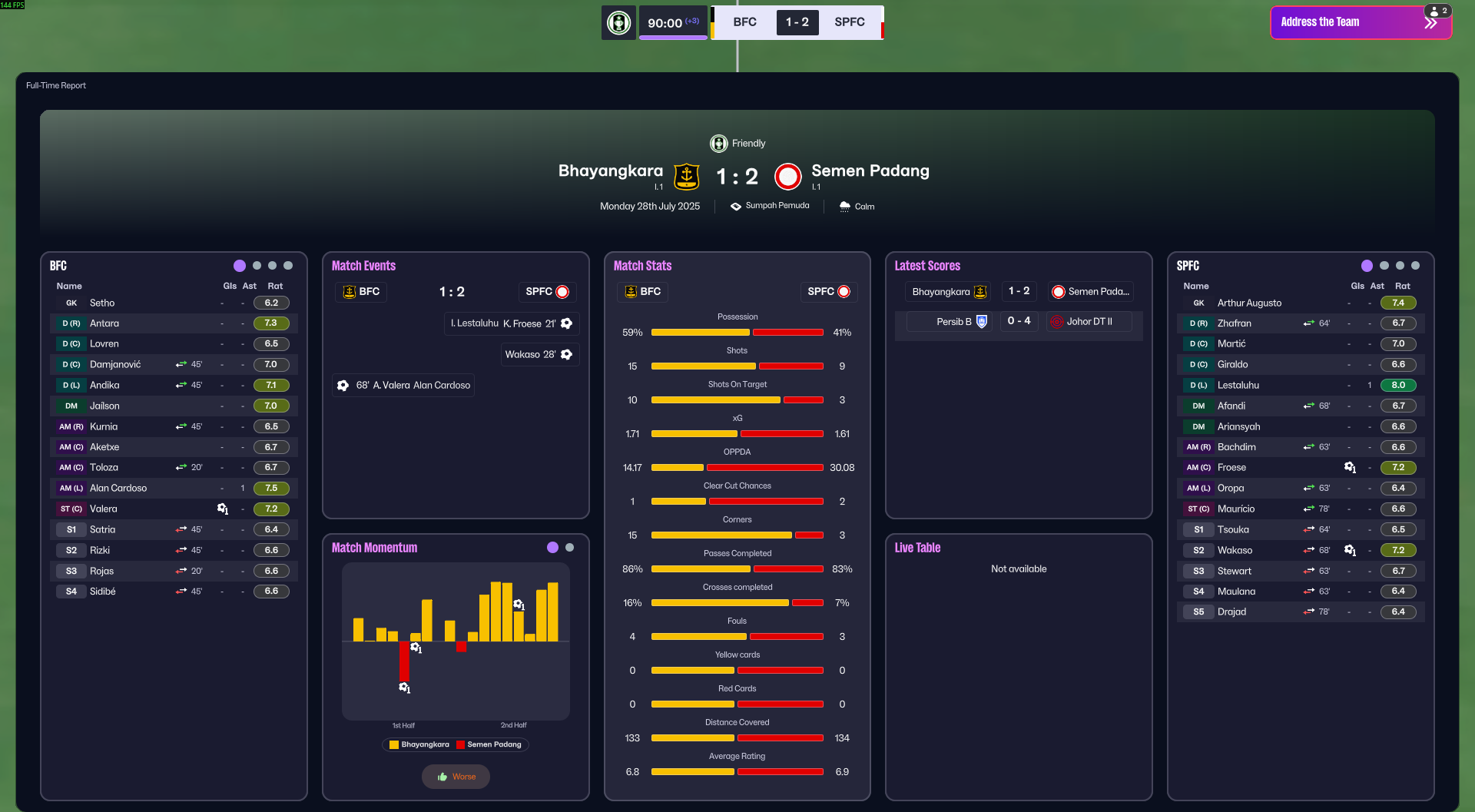The width and height of the screenshot is (1475, 812).
Task: Open the Bhayangkara 1-2 Semen Padang score row
Action: click(1019, 292)
